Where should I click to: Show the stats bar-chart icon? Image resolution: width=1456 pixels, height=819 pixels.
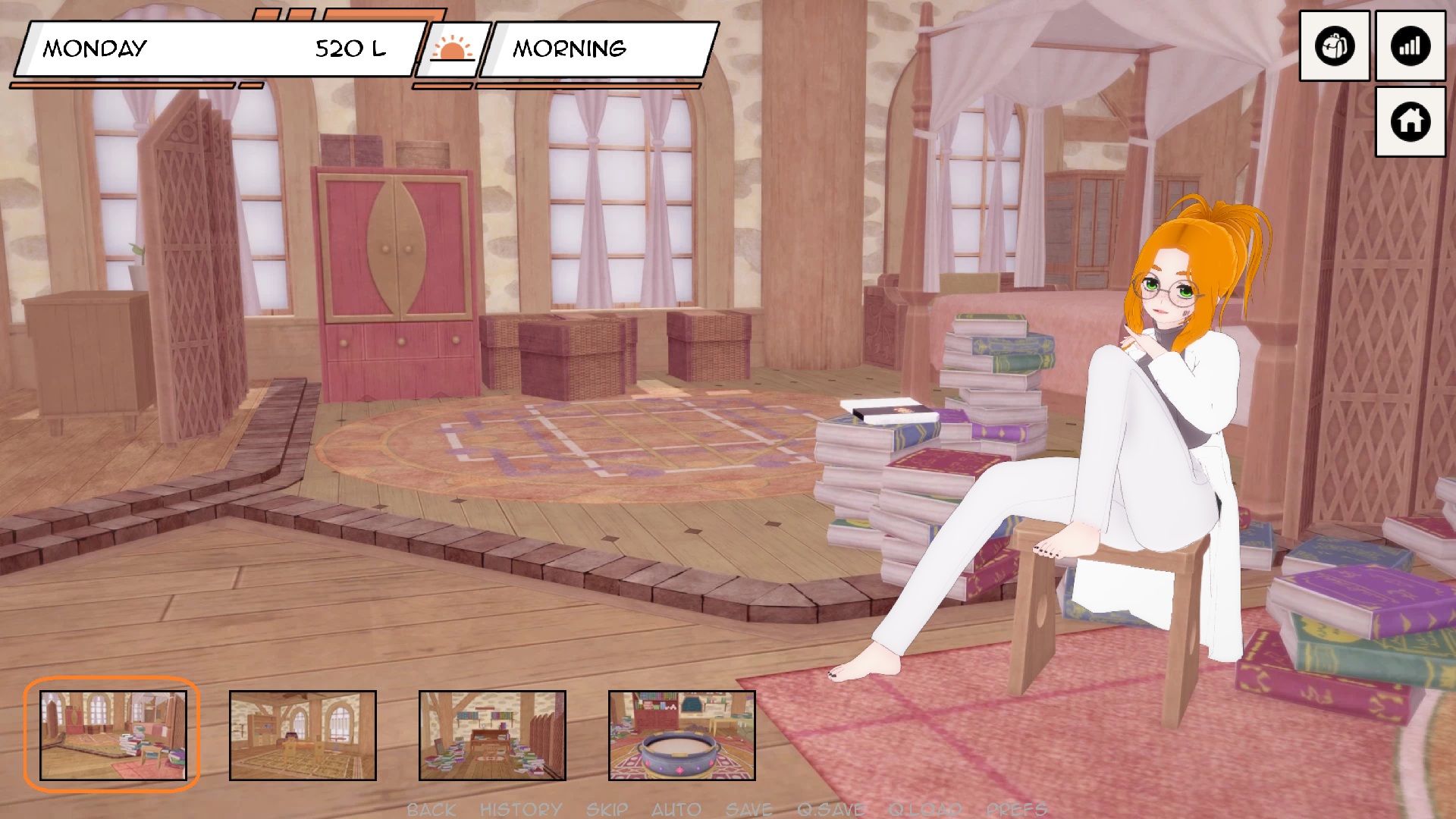coord(1410,46)
